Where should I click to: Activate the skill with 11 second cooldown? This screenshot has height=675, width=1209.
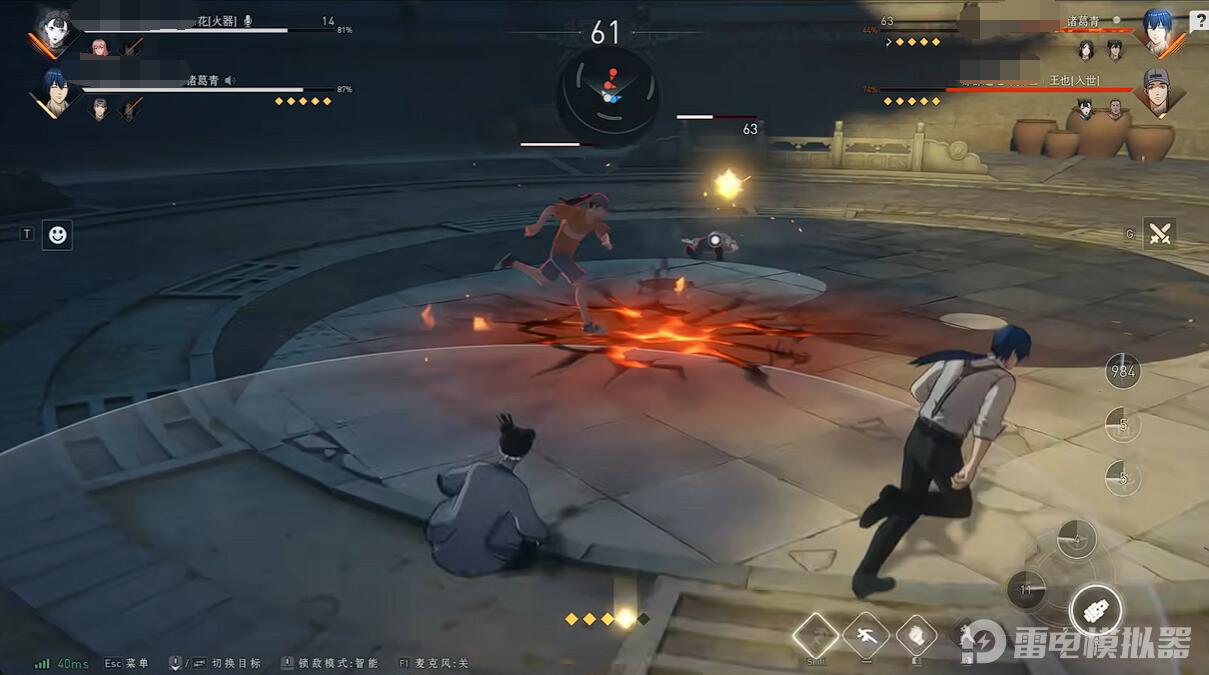[1026, 590]
